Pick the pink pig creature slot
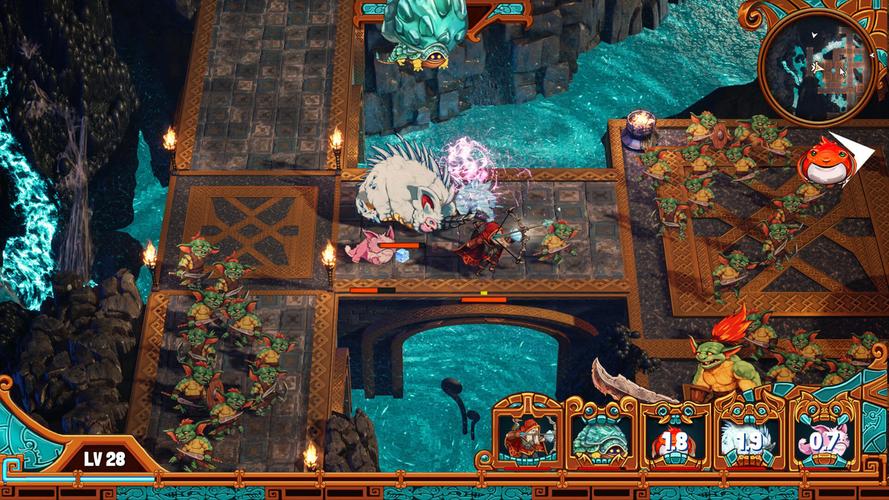The width and height of the screenshot is (889, 500). 824,437
